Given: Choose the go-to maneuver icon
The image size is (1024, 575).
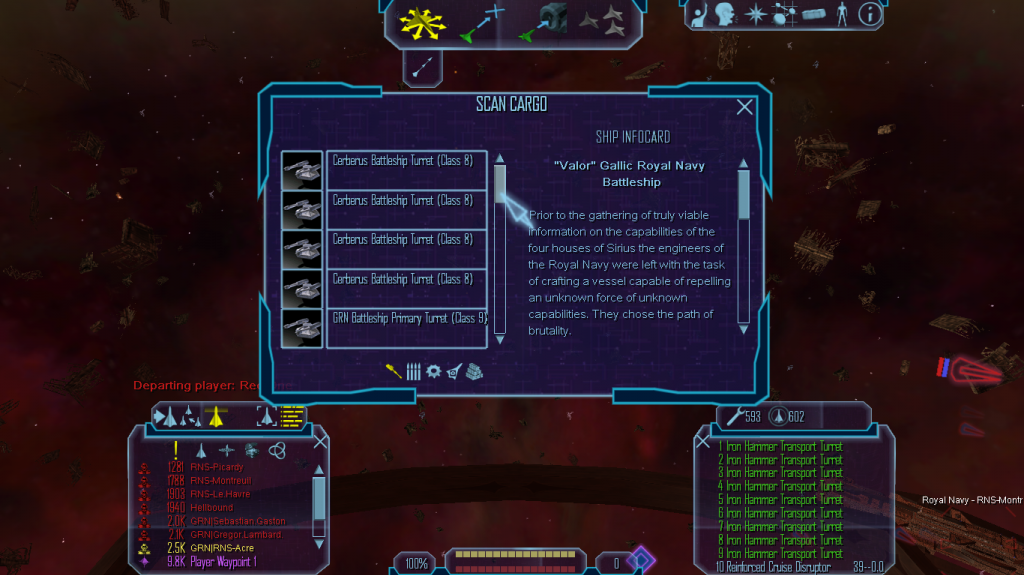Looking at the screenshot, I should (481, 23).
